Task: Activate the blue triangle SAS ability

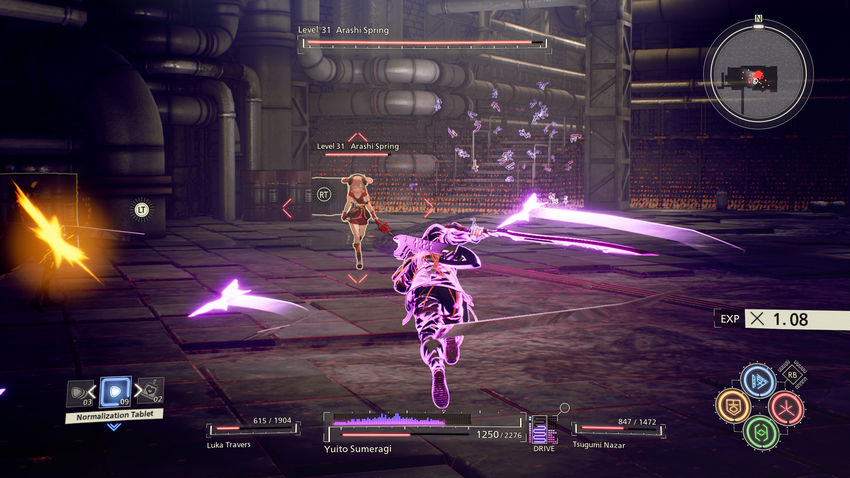Action: point(758,380)
